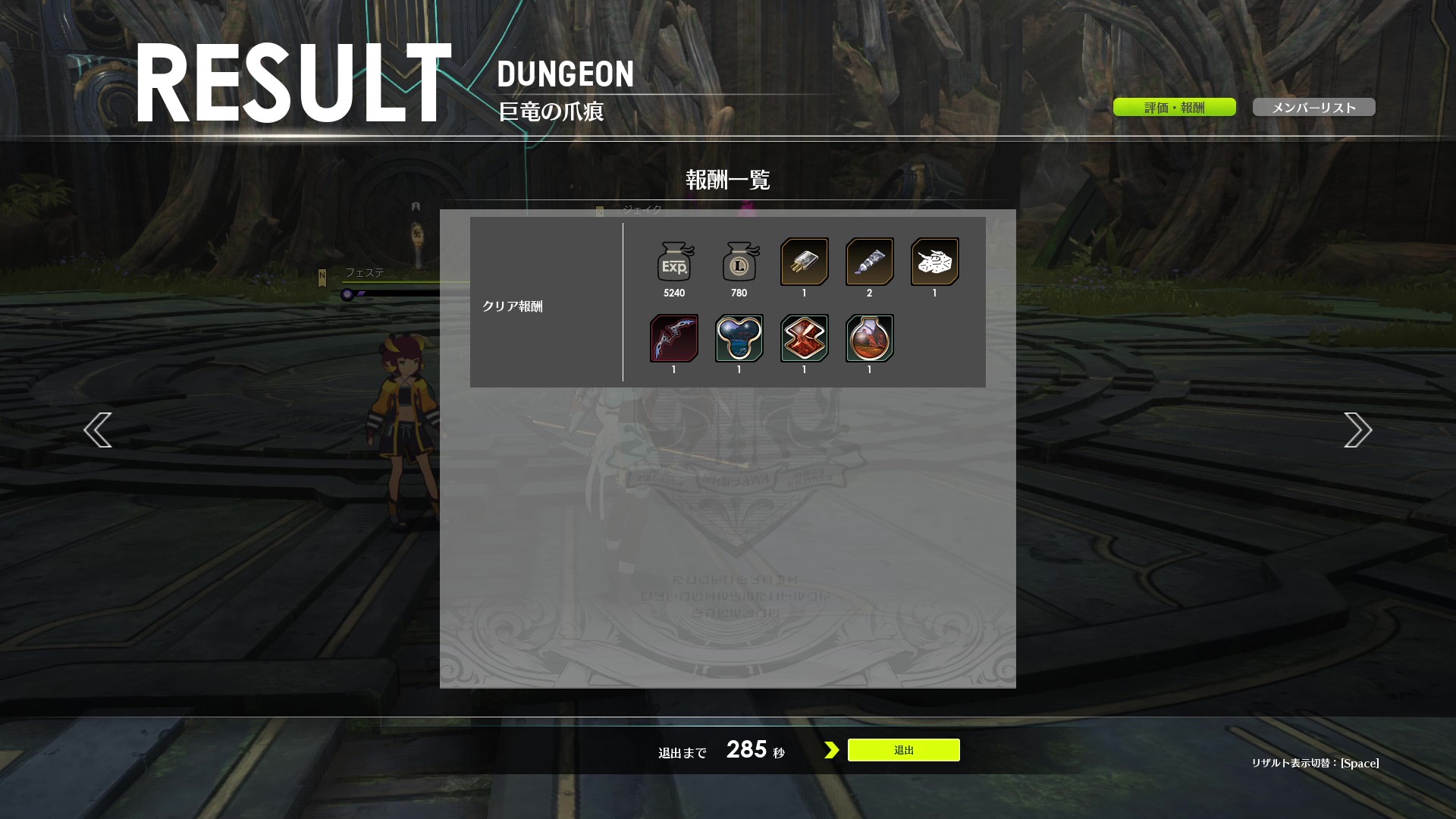Click the yellow 退出 exit button
The height and width of the screenshot is (819, 1456).
click(903, 750)
